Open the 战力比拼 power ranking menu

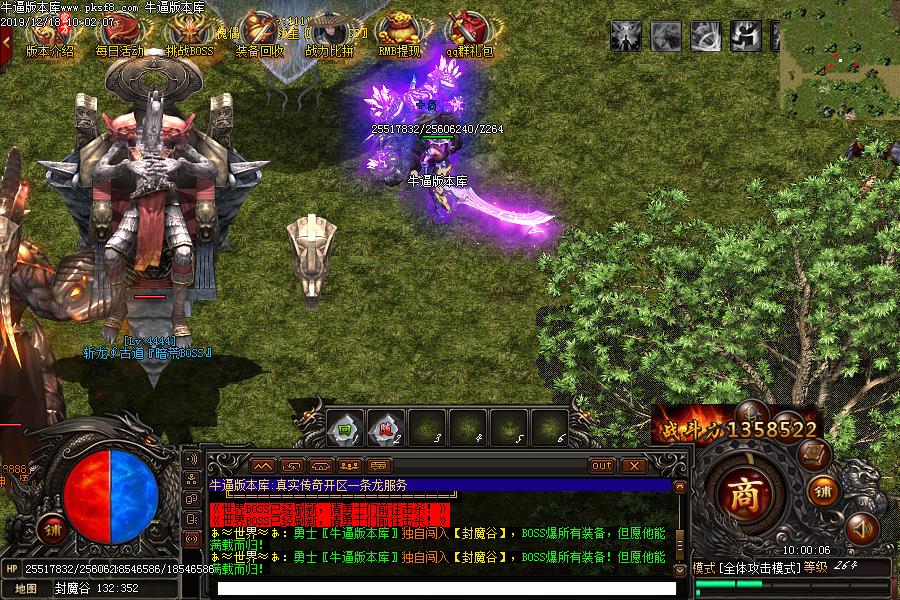coord(329,37)
